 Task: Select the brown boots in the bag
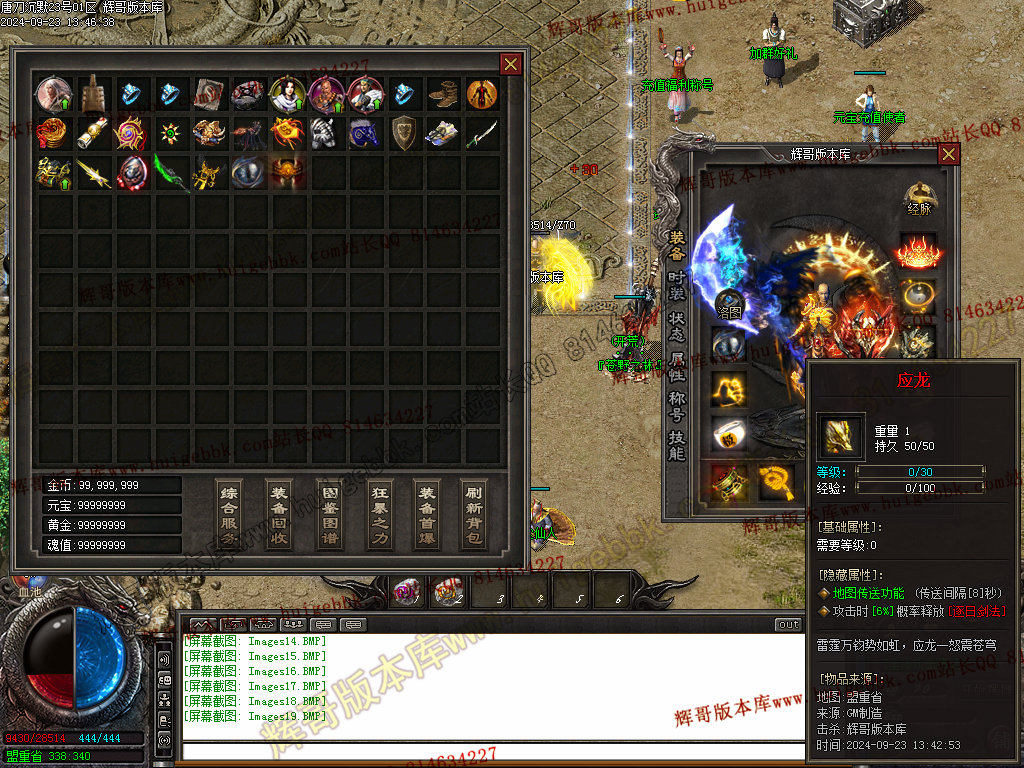click(x=443, y=95)
